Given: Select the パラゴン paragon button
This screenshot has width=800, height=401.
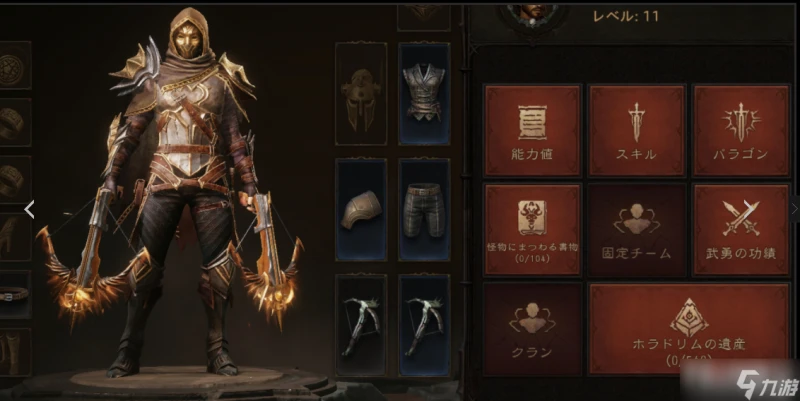Looking at the screenshot, I should click(x=741, y=131).
